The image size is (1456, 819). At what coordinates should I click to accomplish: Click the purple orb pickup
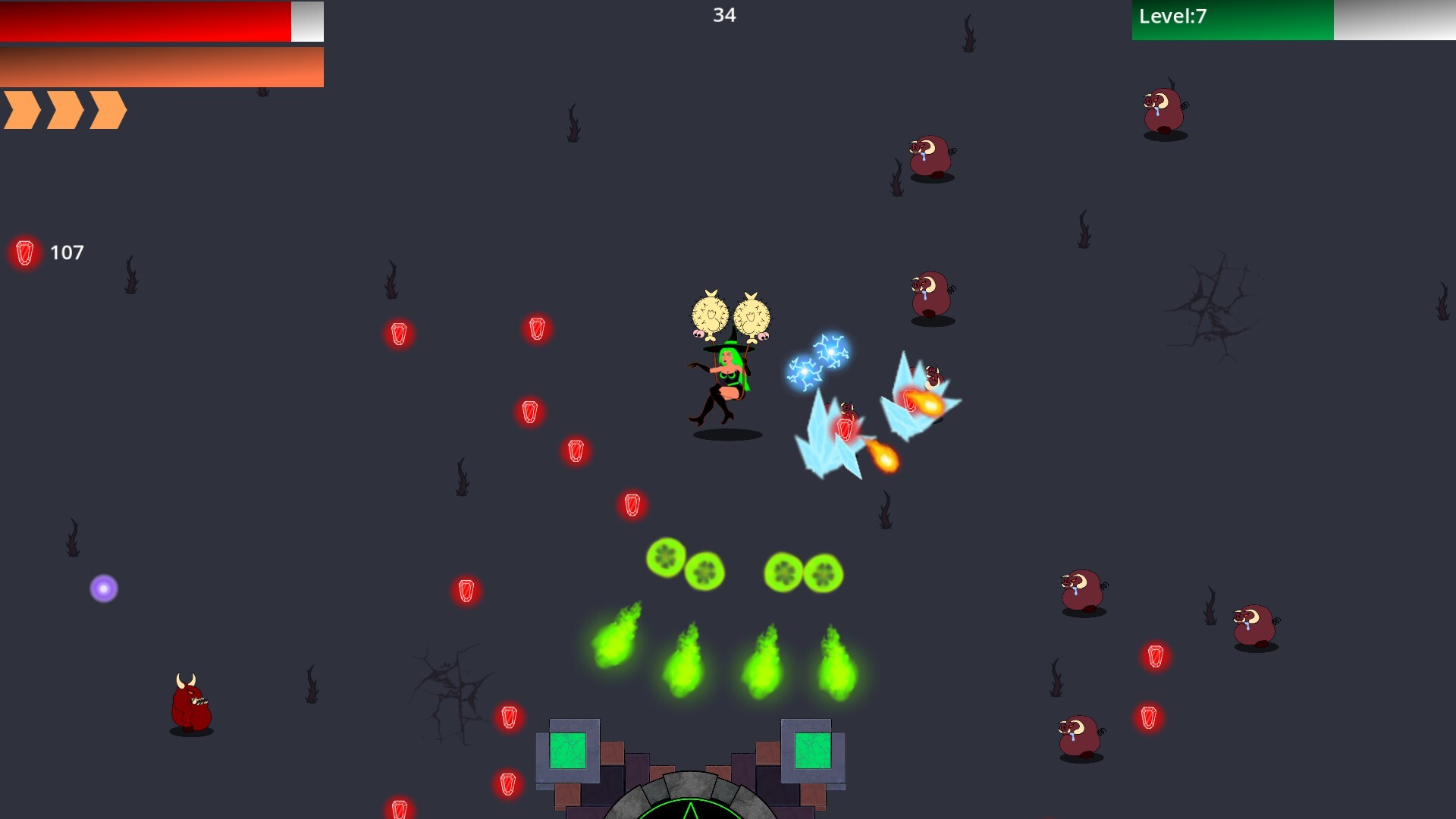point(104,588)
